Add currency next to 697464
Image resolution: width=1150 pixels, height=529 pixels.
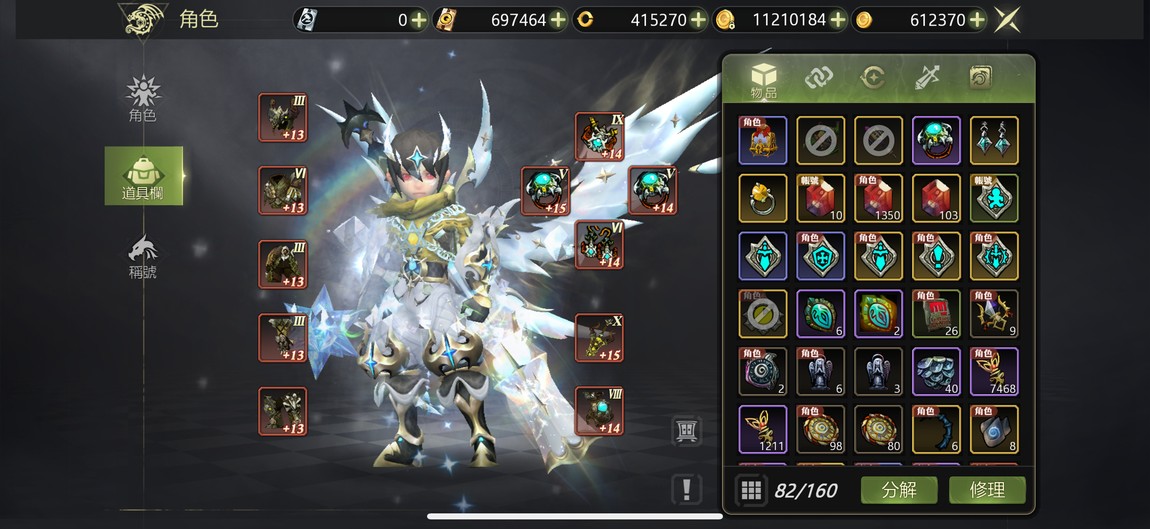coord(558,19)
